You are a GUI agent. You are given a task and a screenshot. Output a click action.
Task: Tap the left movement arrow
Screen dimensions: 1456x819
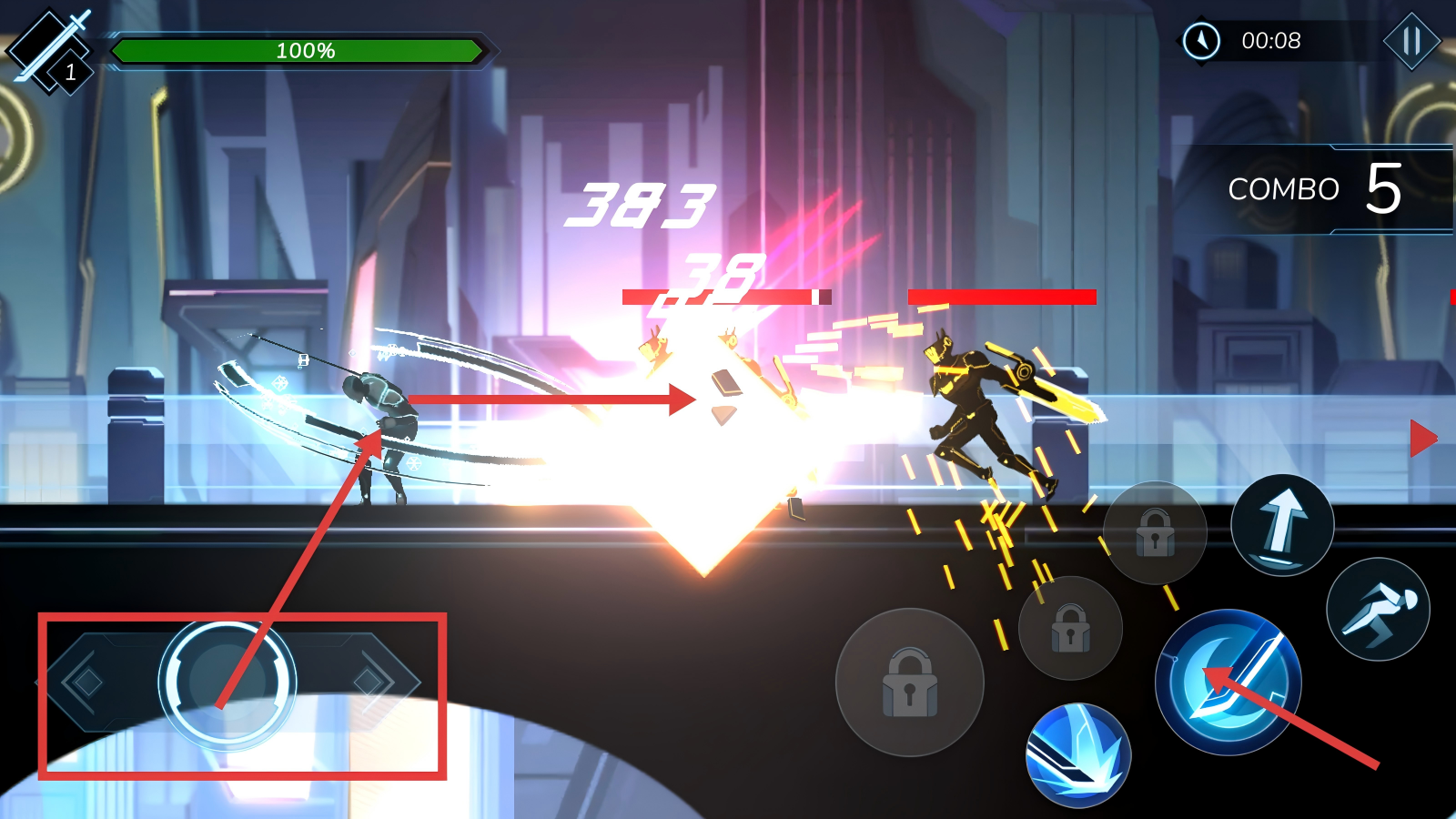tap(85, 682)
